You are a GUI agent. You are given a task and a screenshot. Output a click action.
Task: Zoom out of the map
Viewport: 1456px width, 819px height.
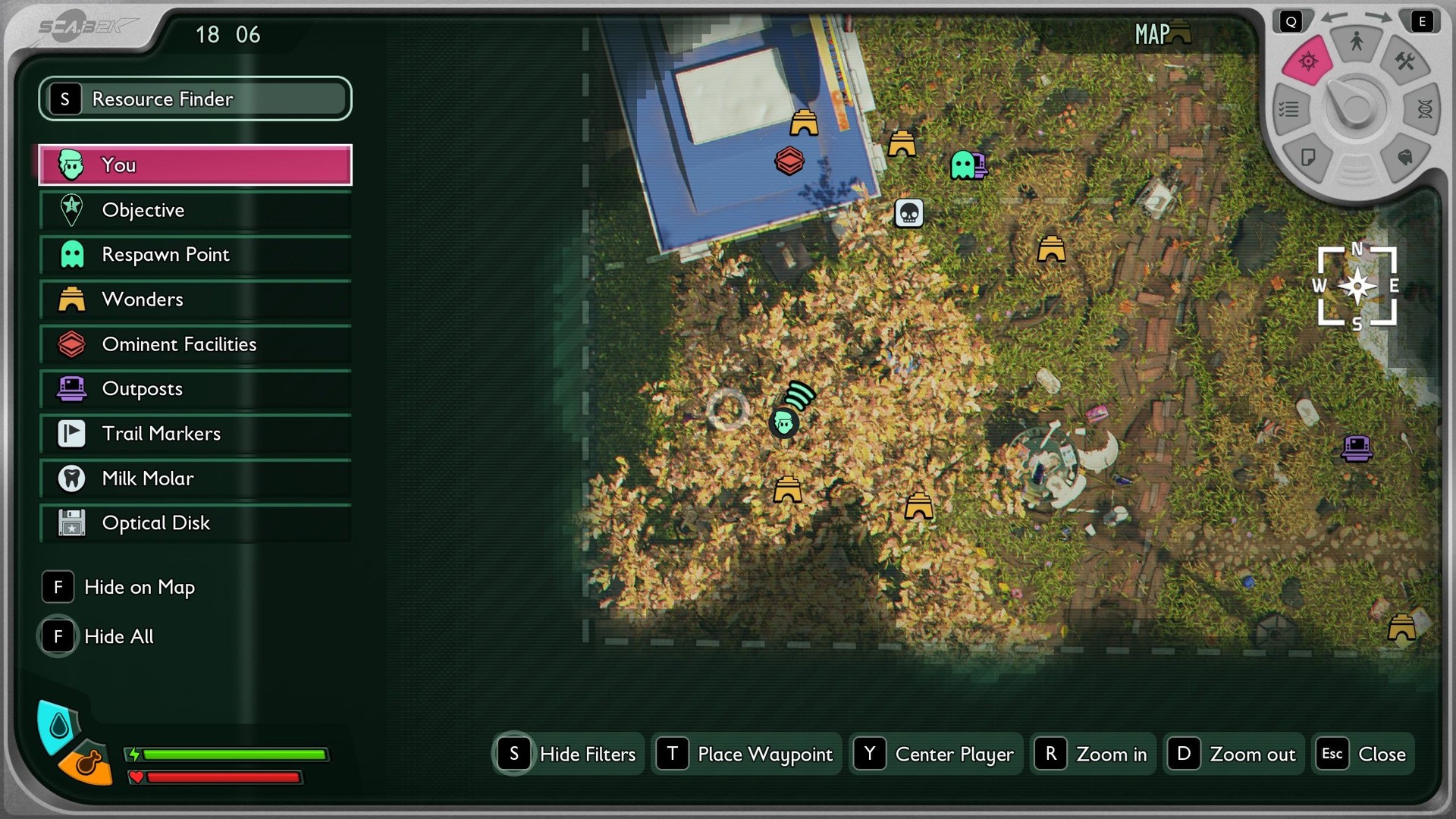click(1234, 754)
